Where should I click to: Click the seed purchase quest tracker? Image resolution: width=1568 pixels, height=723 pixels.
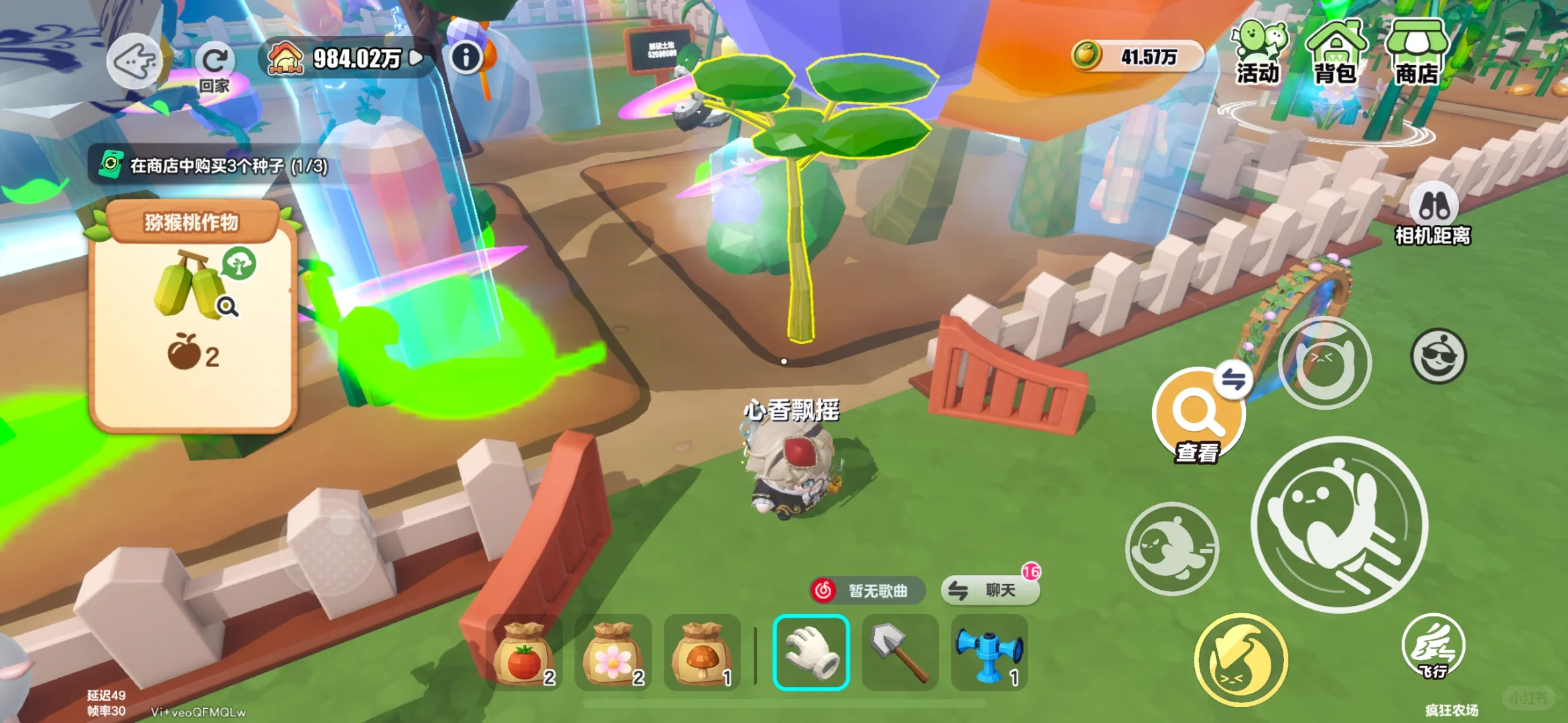tap(214, 165)
